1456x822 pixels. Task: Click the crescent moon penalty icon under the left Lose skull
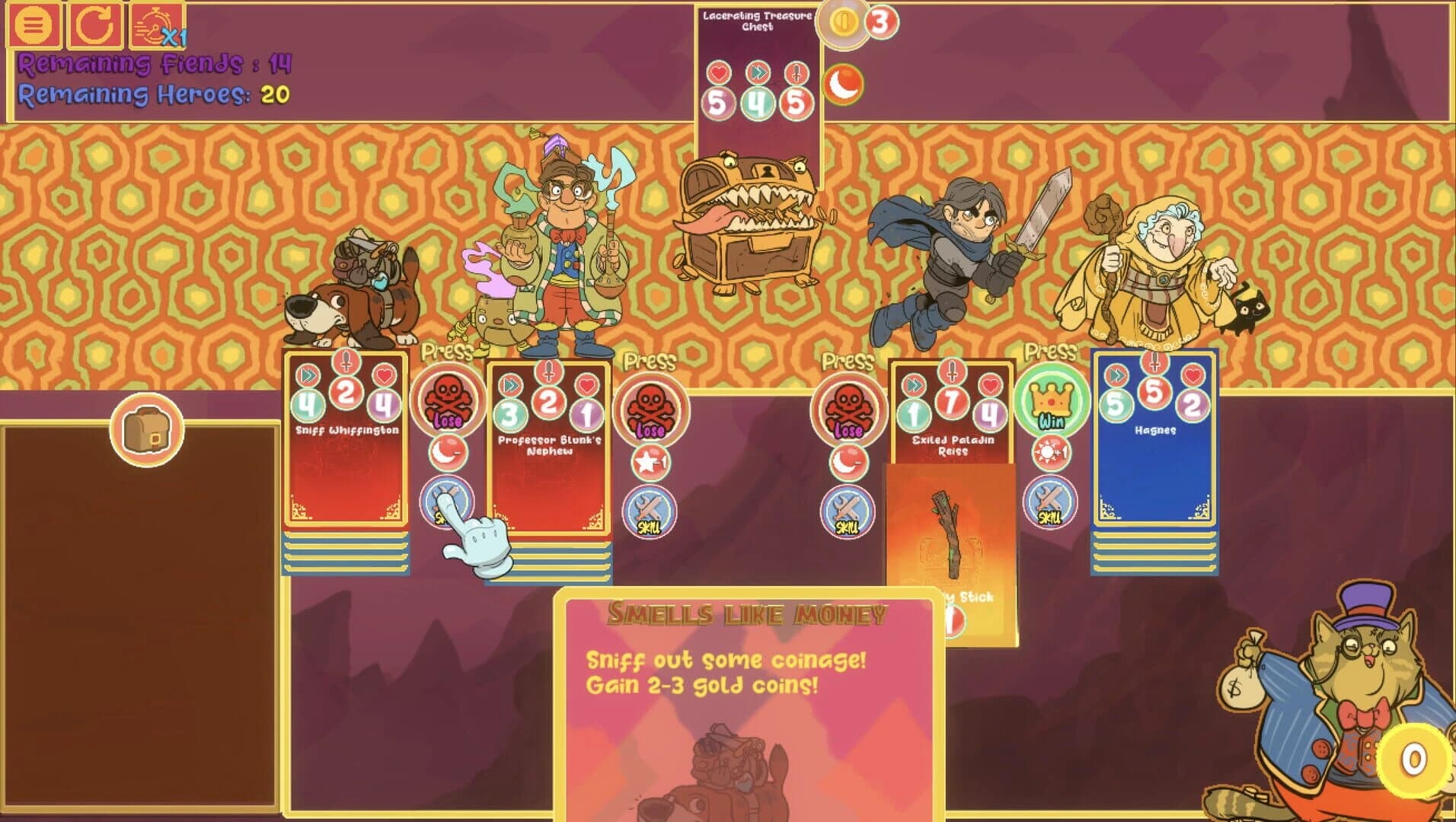pos(446,453)
